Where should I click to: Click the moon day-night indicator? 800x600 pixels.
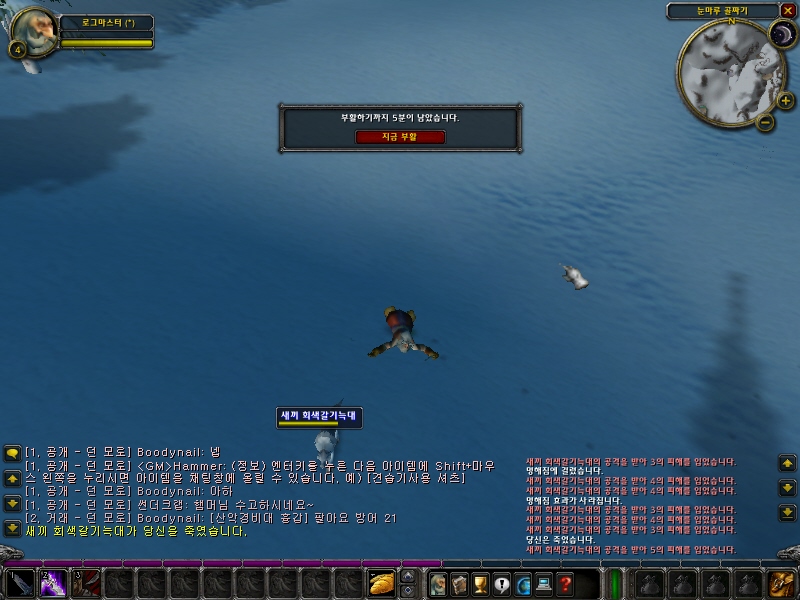coord(781,35)
